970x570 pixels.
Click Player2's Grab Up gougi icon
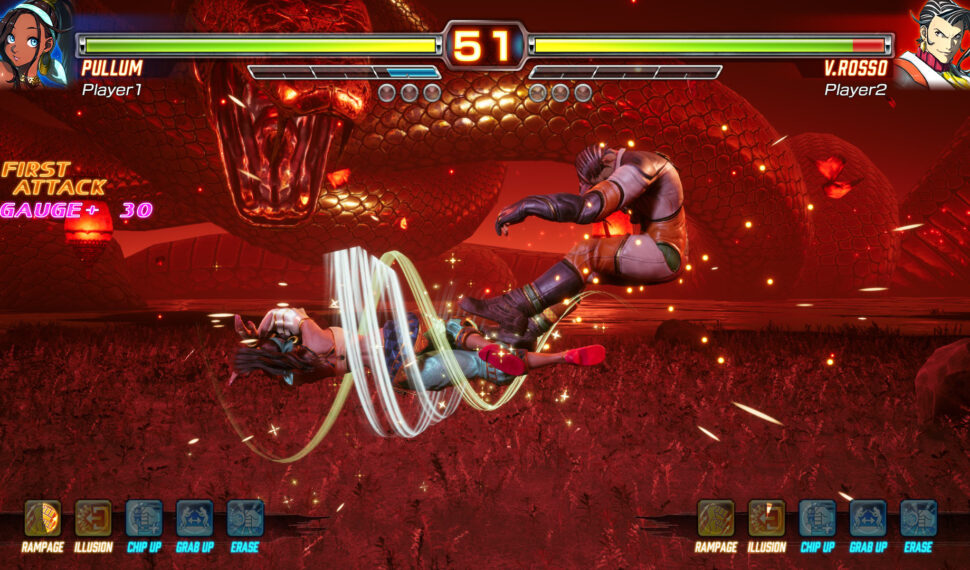click(868, 518)
